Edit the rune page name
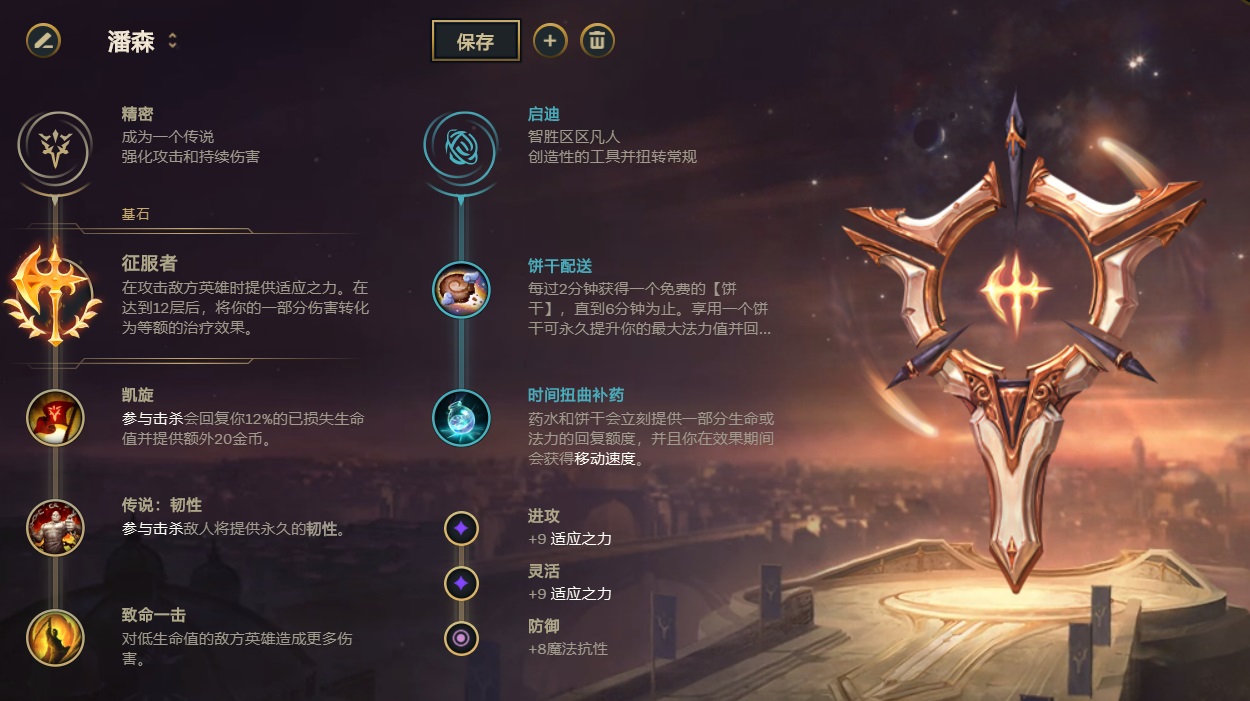1250x701 pixels. click(x=43, y=41)
